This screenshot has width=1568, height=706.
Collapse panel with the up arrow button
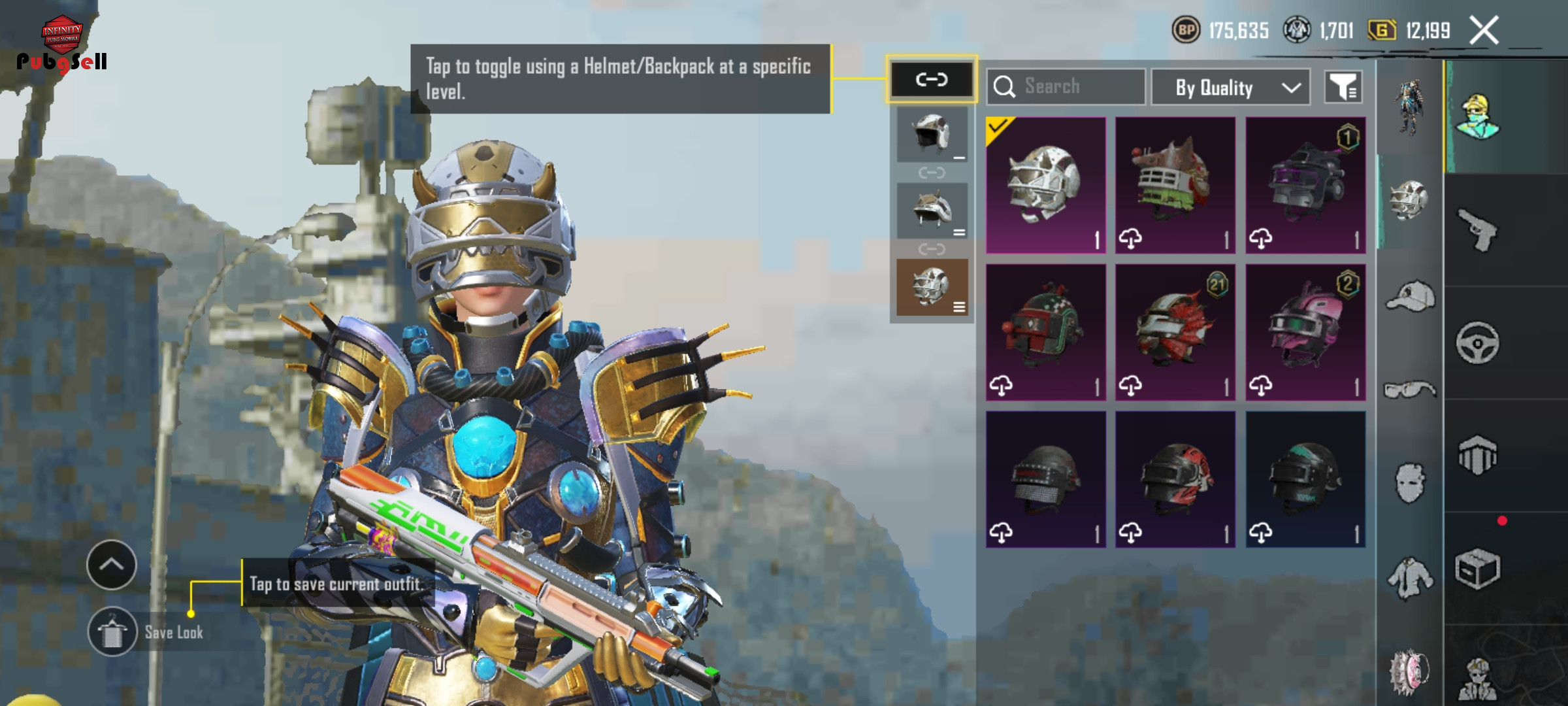point(112,565)
